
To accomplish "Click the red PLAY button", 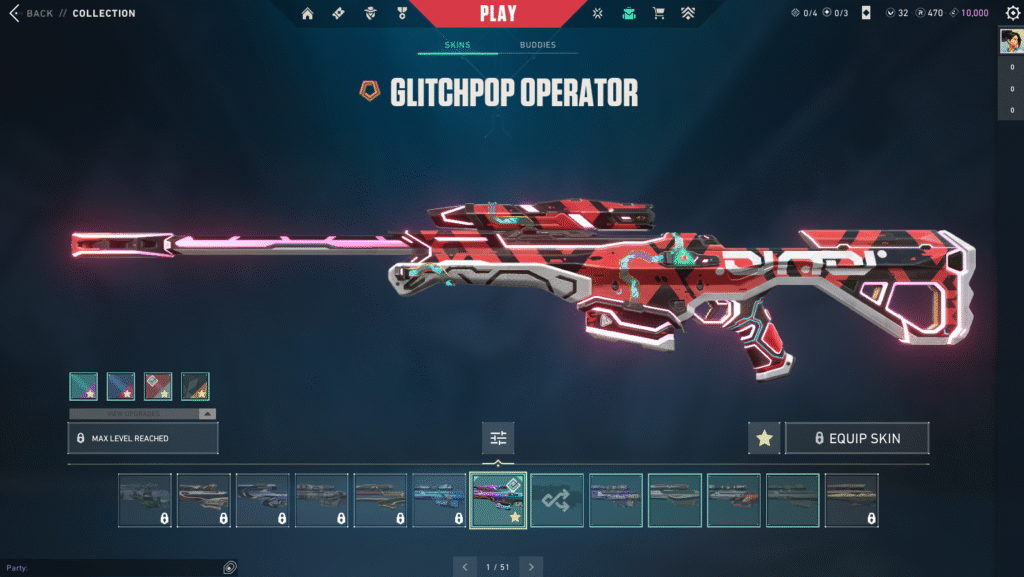I will click(498, 14).
